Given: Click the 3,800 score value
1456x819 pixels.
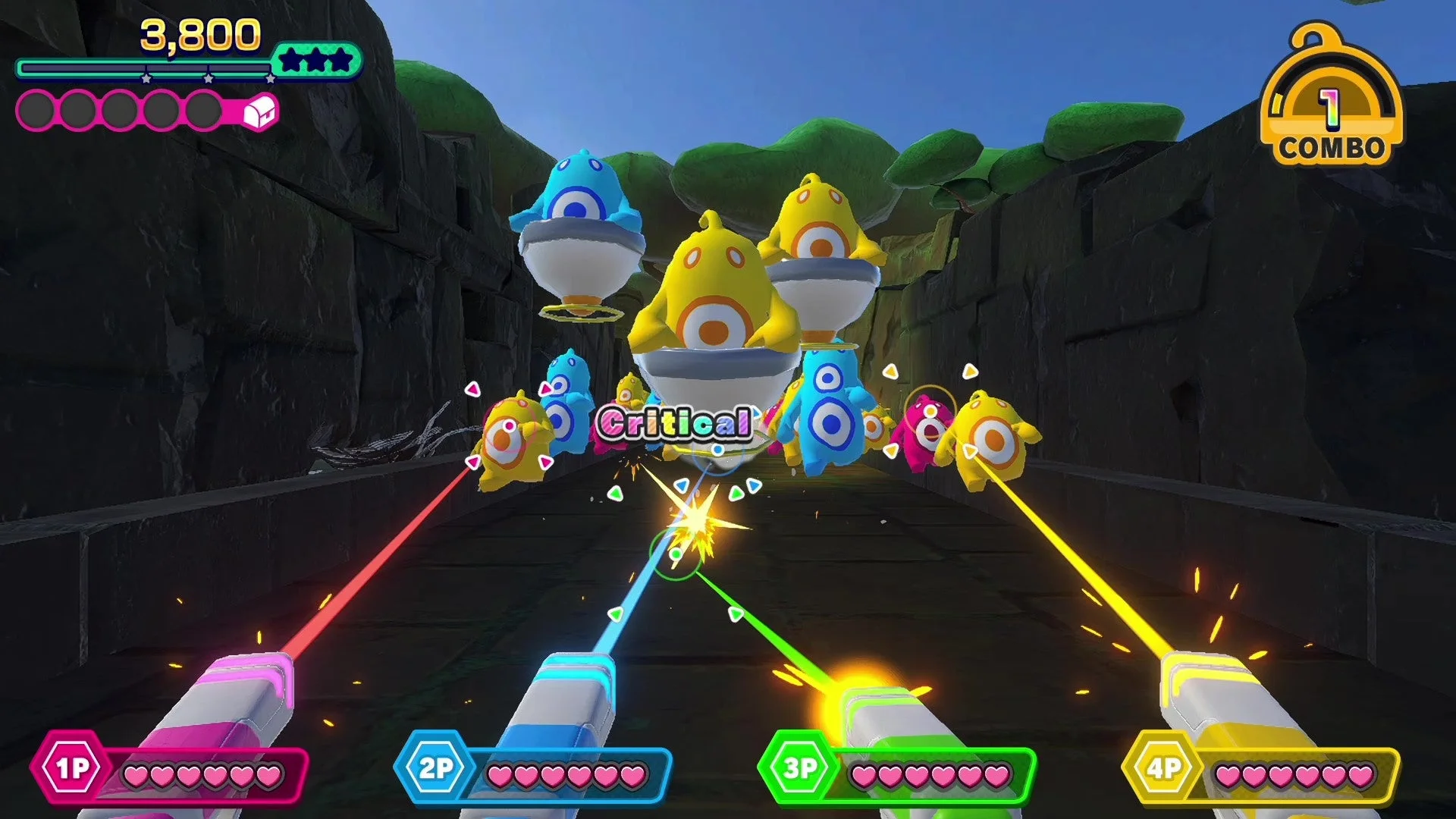Looking at the screenshot, I should click(x=199, y=34).
